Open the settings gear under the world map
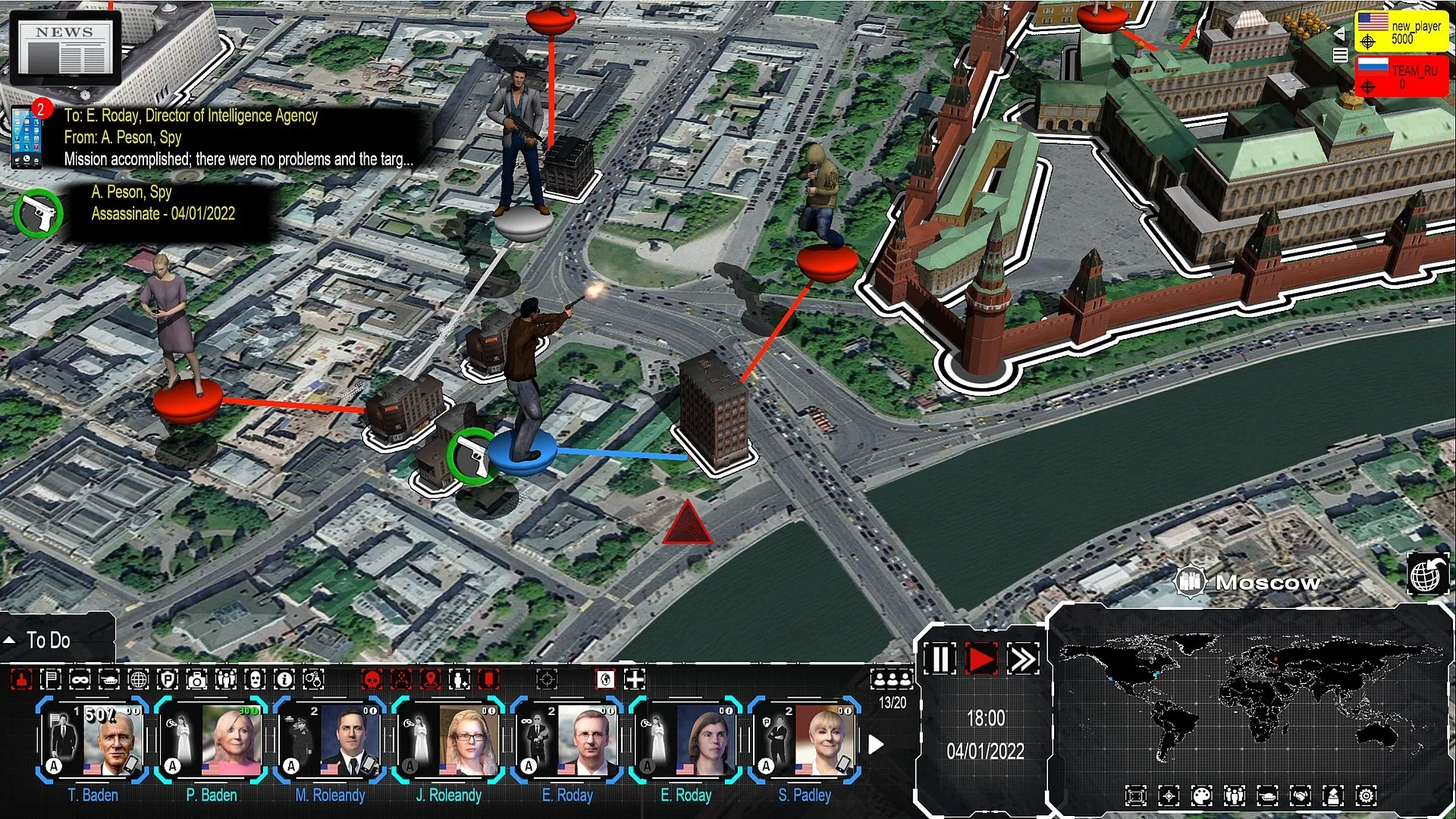 click(x=1367, y=795)
